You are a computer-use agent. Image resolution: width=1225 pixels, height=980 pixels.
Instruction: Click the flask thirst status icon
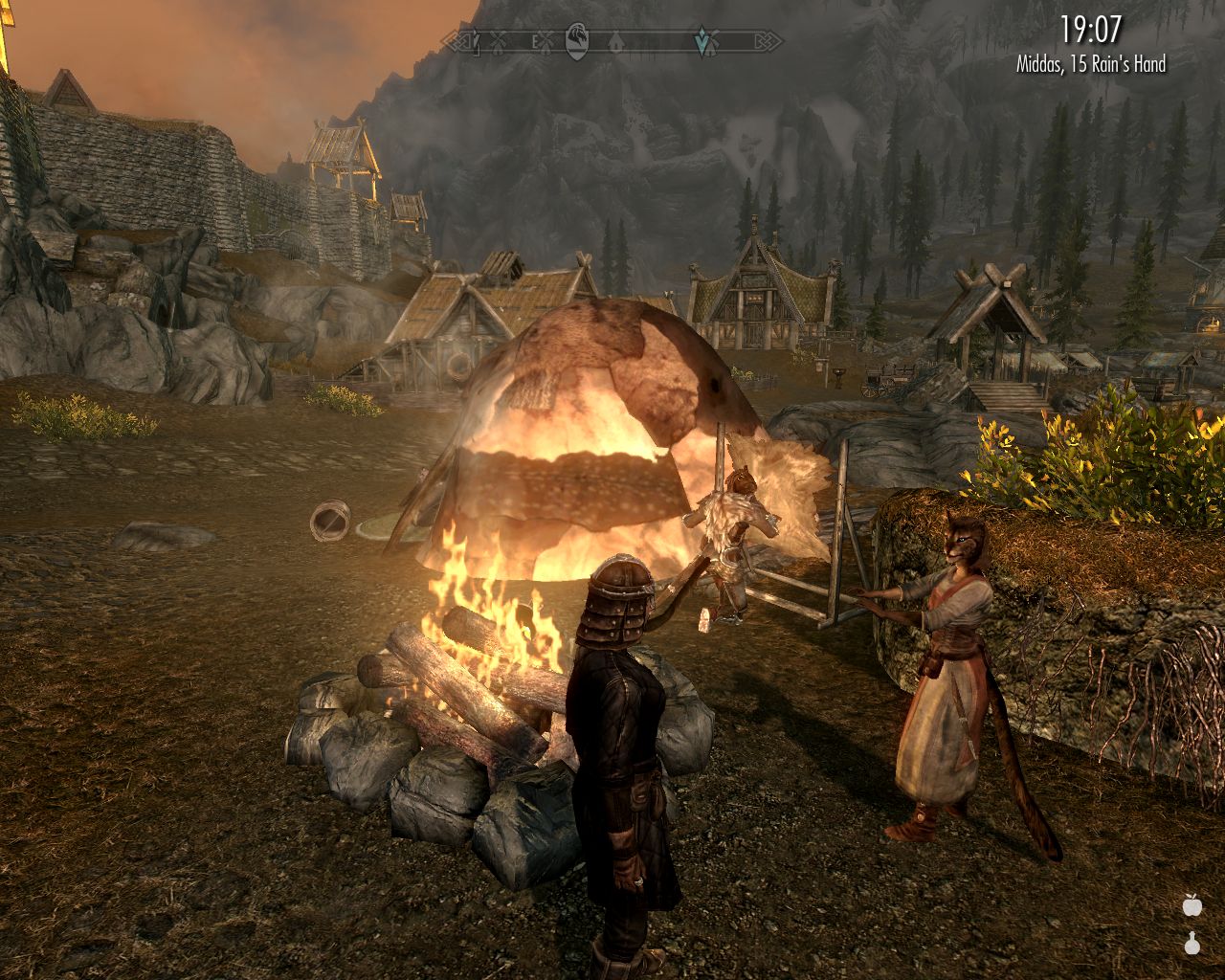1192,944
